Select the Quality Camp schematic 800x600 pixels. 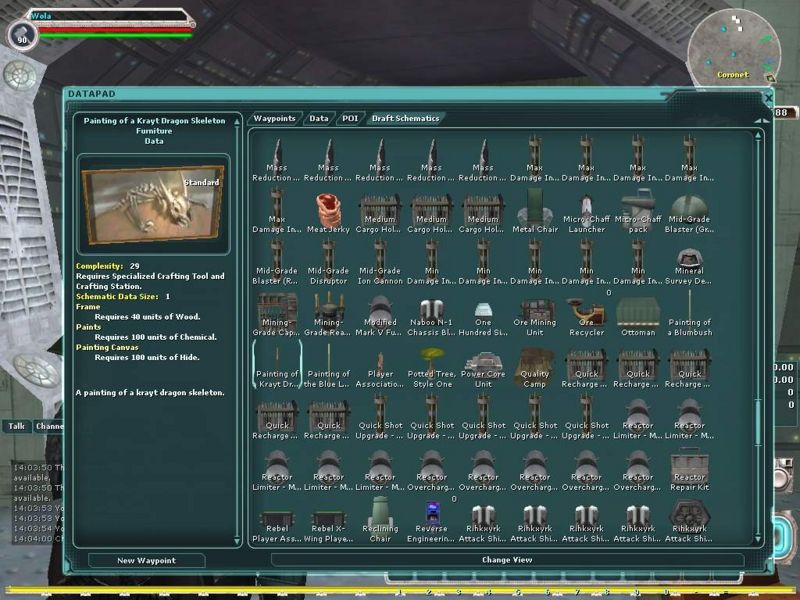pyautogui.click(x=534, y=368)
